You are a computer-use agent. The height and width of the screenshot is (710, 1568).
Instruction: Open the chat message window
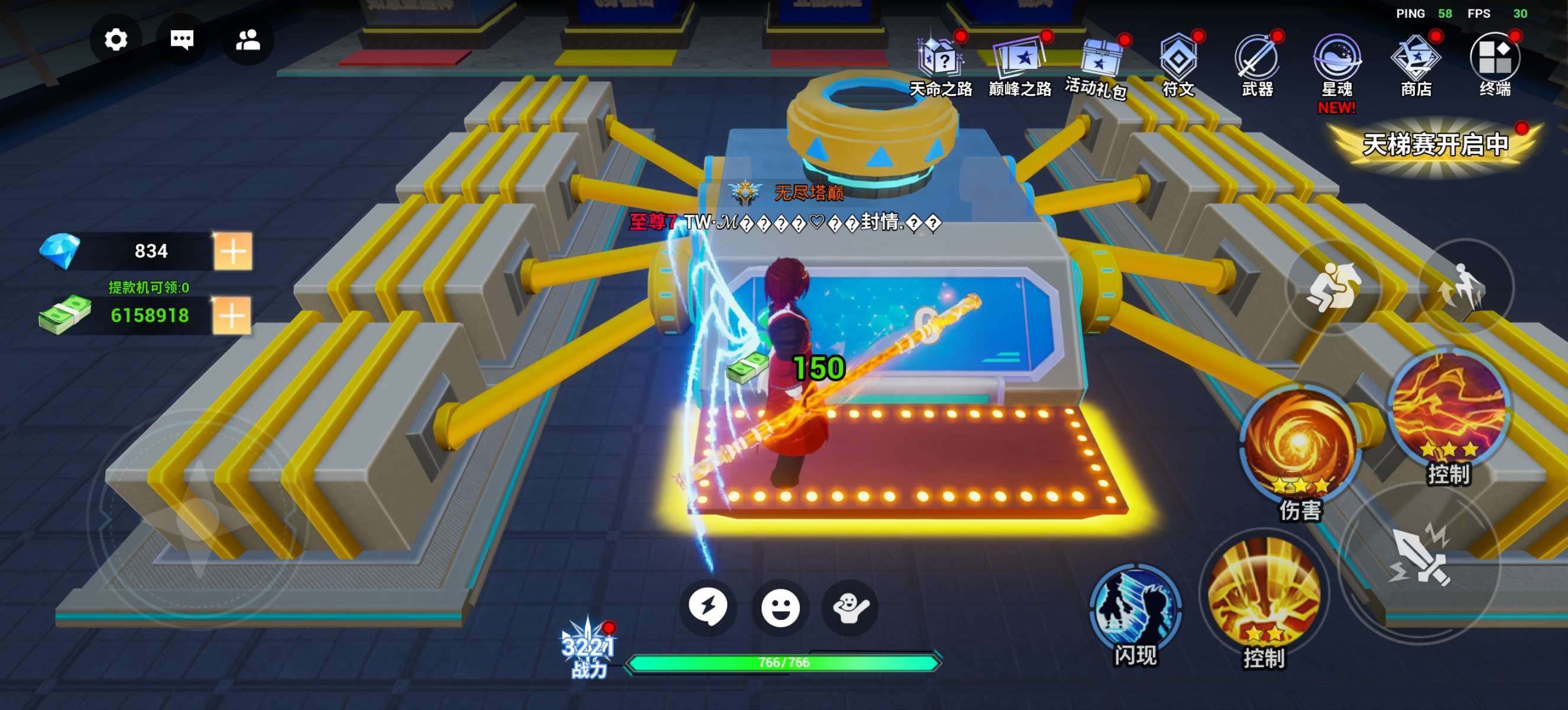pos(182,40)
